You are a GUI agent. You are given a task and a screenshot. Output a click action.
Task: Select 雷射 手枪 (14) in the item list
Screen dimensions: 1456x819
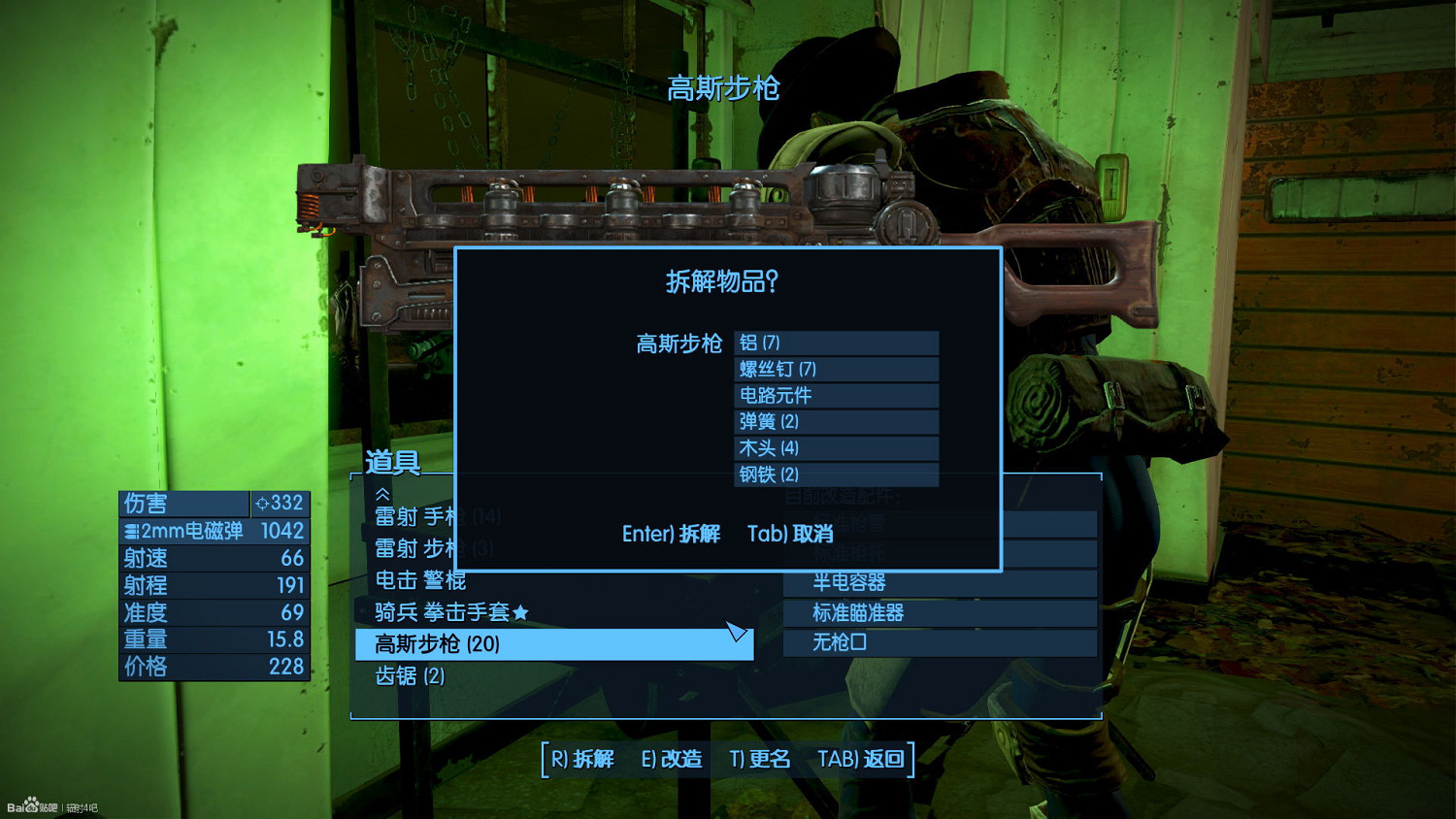point(437,516)
